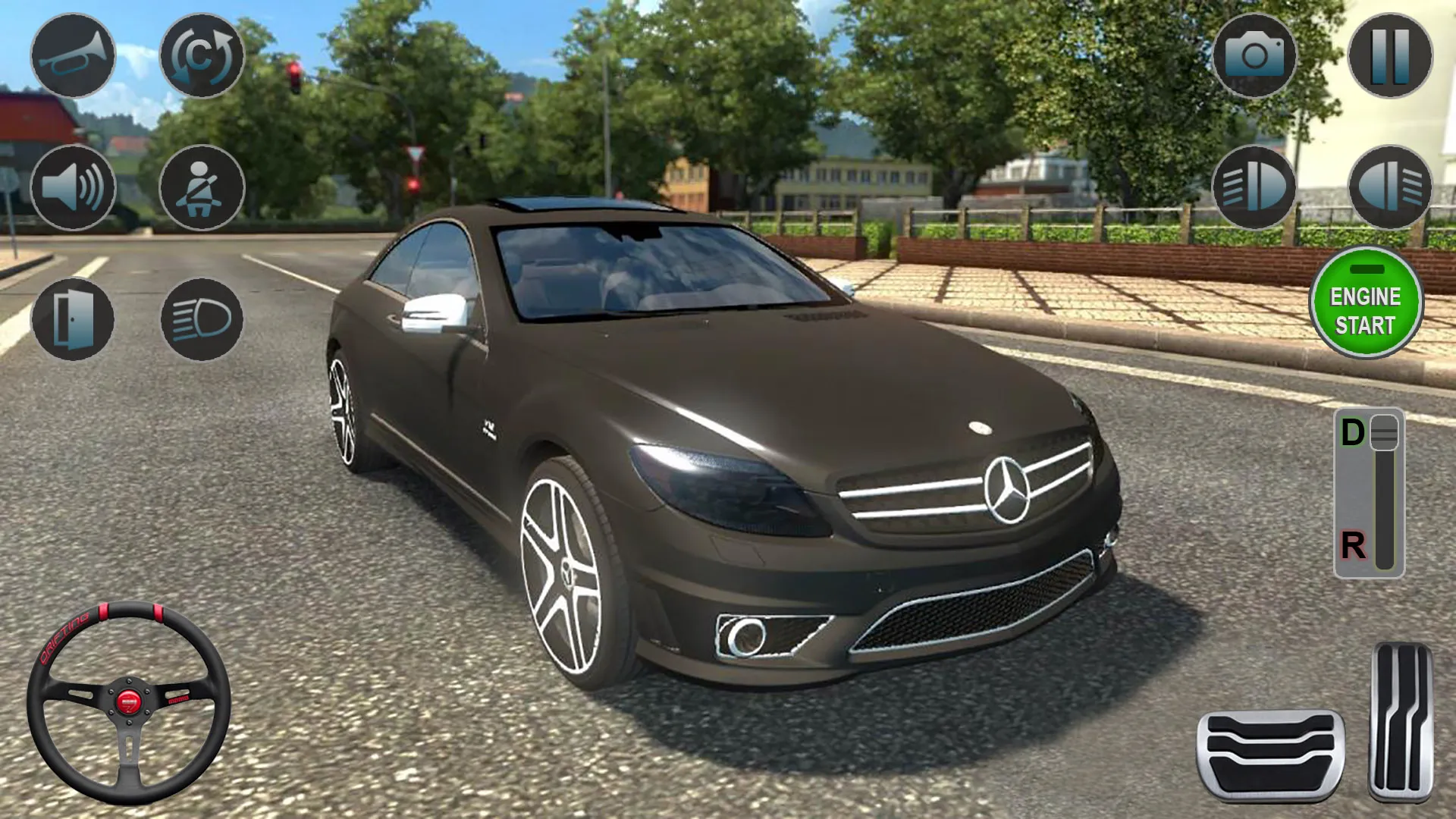Open the car door
1456x819 pixels.
pos(72,318)
